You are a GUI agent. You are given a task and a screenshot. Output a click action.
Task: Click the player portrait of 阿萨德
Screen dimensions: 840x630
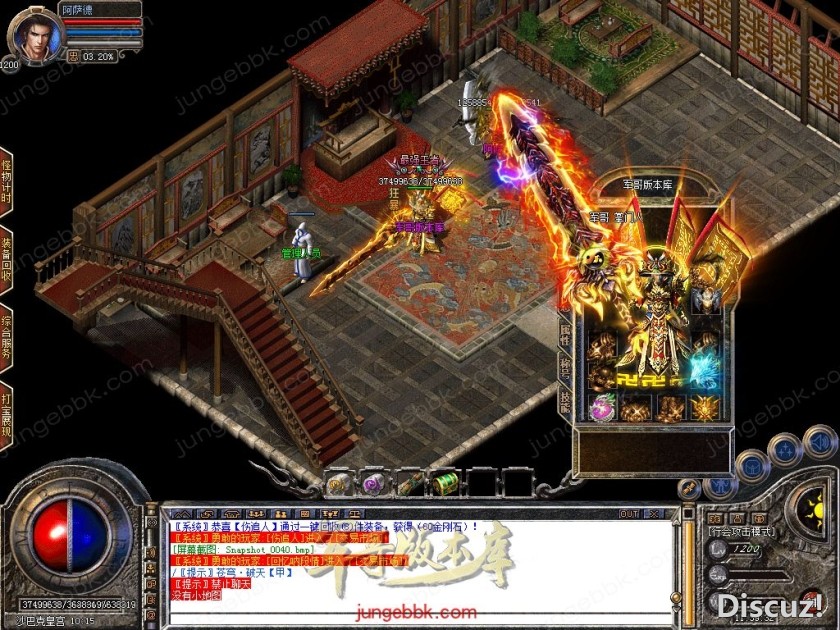point(32,34)
